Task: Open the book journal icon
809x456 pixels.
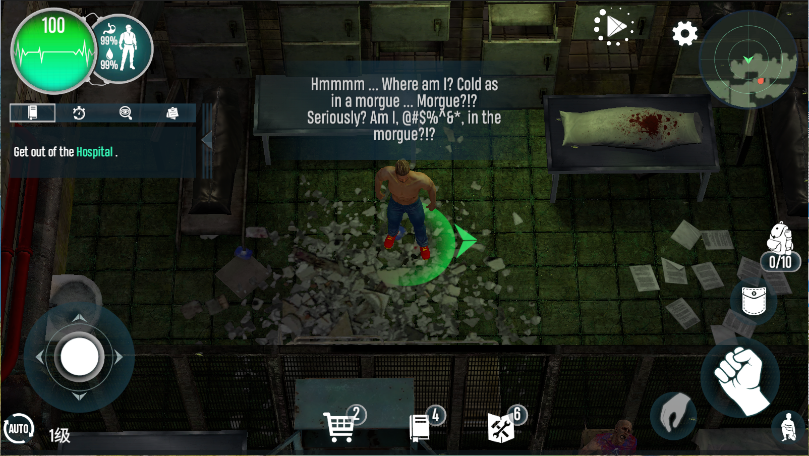Action: [422, 427]
